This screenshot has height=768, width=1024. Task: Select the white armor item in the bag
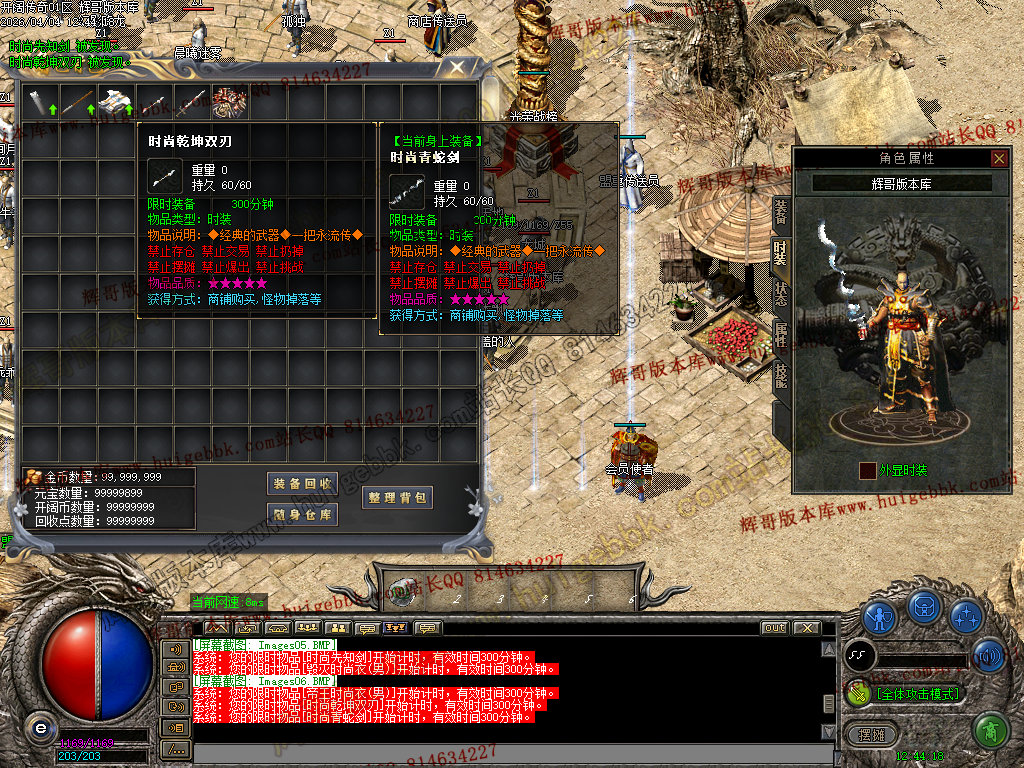pos(116,100)
